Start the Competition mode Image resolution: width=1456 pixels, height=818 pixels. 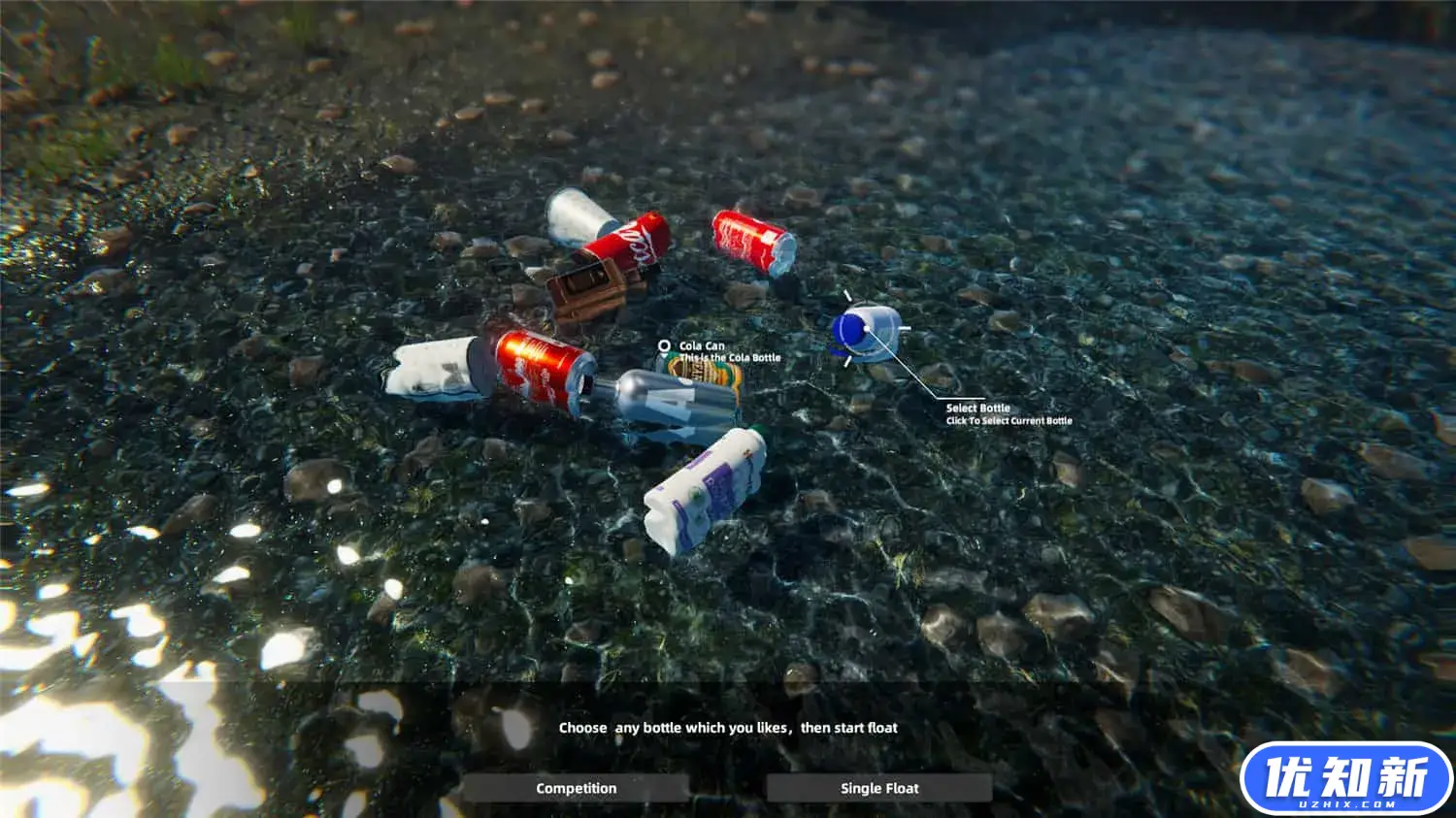(x=576, y=788)
